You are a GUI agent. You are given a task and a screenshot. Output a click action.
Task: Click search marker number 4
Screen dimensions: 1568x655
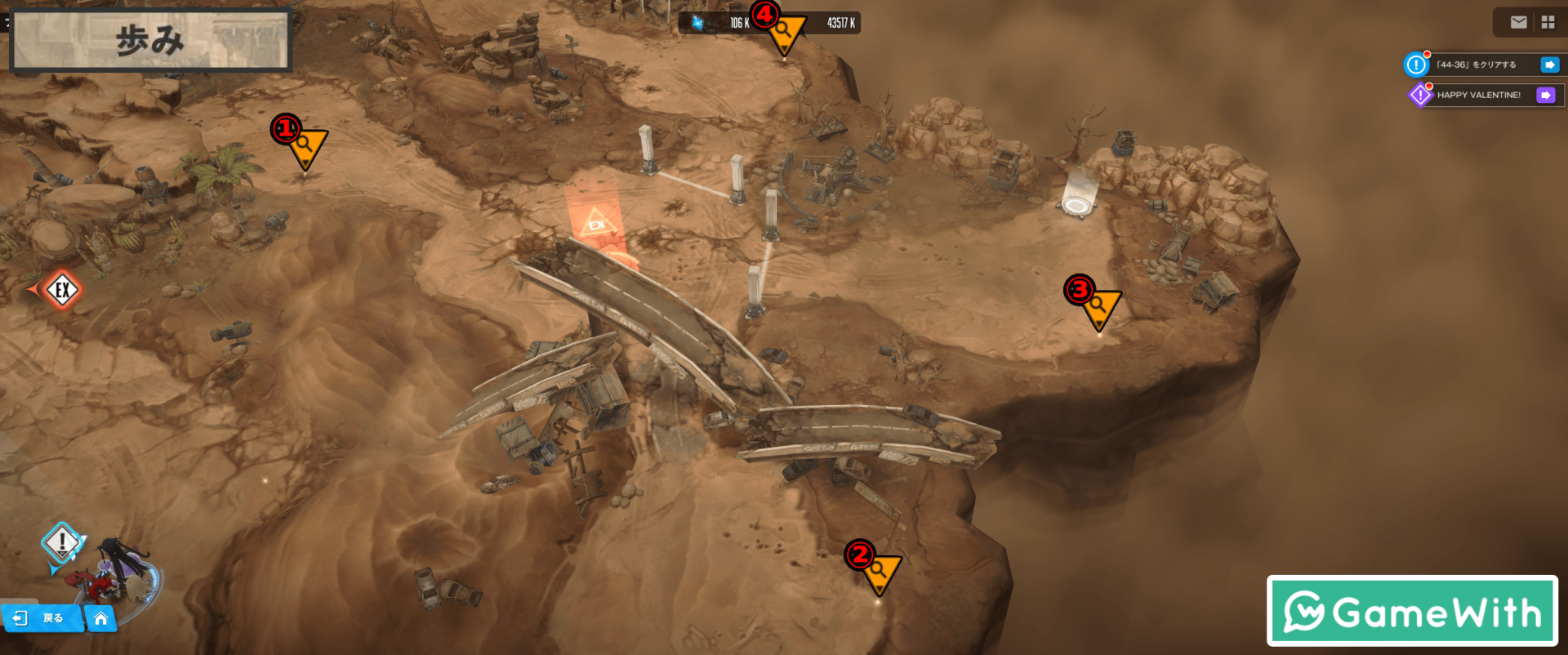(785, 33)
